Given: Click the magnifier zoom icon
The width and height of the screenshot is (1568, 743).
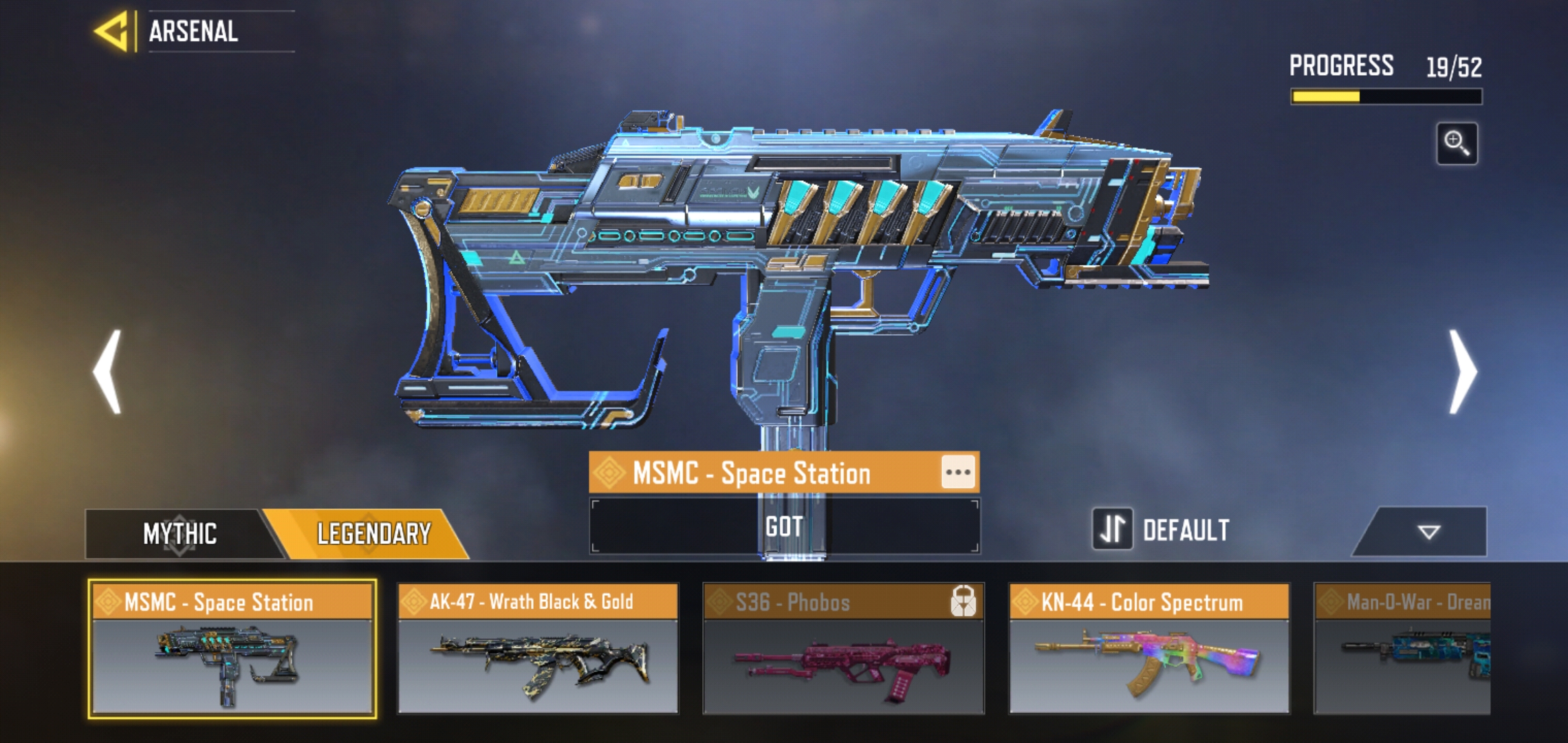Looking at the screenshot, I should click(1459, 142).
